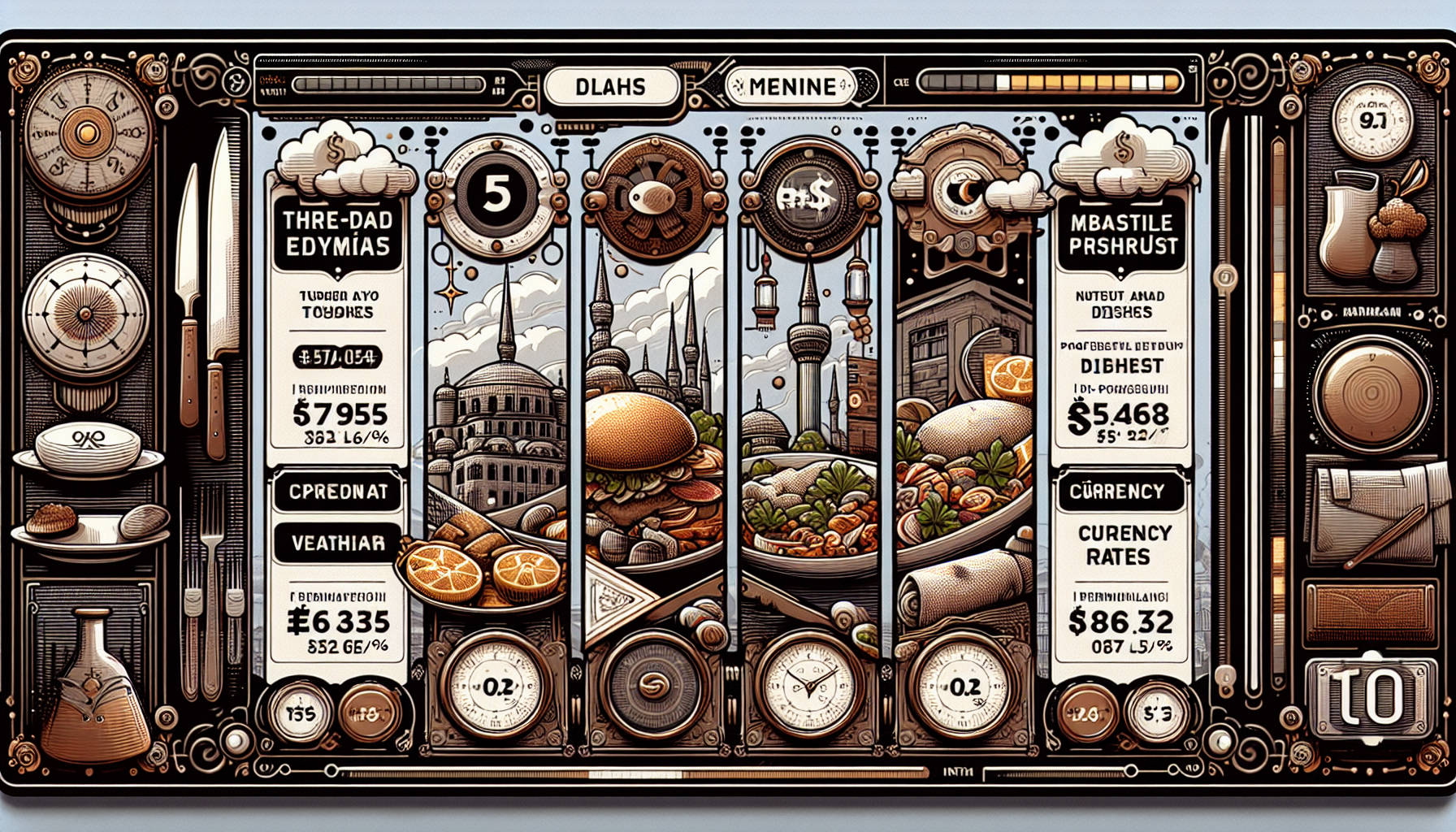
Task: Select the THRE-DAD EDYMIAS header
Action: [x=337, y=233]
